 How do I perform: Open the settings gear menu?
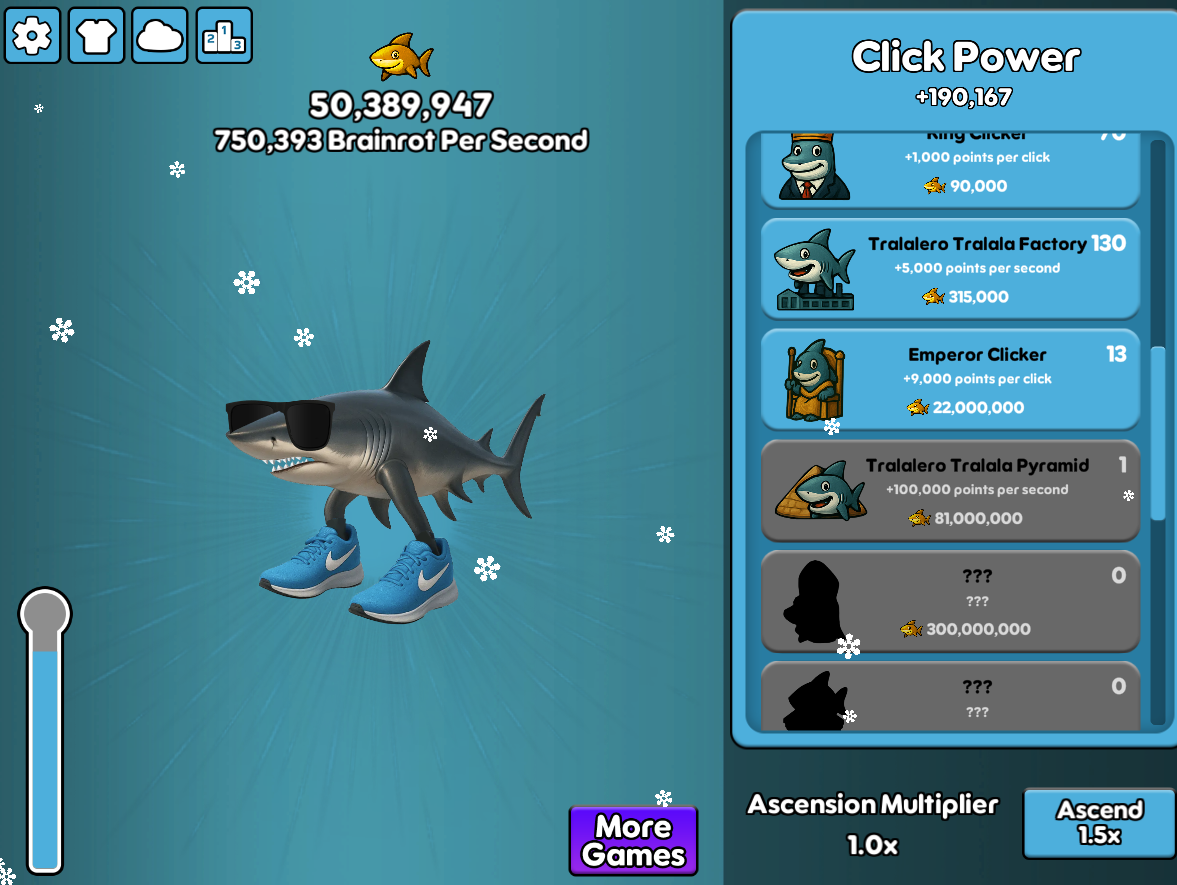(x=32, y=36)
